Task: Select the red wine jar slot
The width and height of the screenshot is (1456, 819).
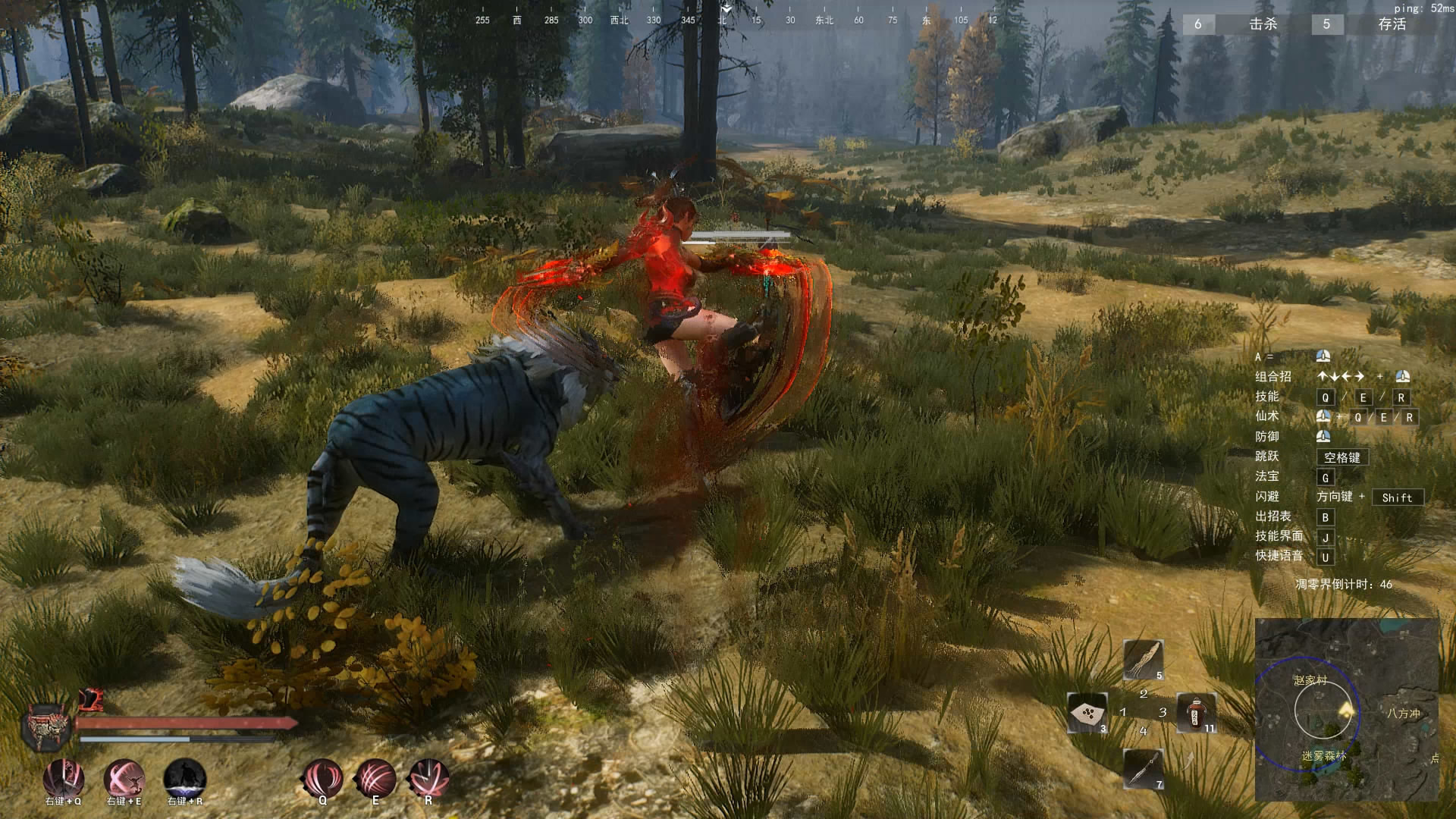Action: click(1197, 713)
